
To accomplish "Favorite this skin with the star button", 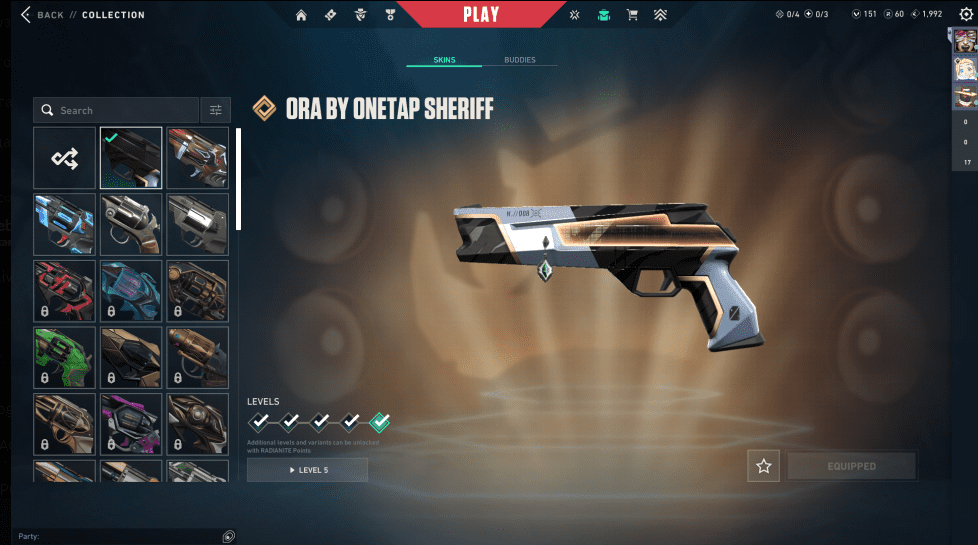I will (x=763, y=466).
